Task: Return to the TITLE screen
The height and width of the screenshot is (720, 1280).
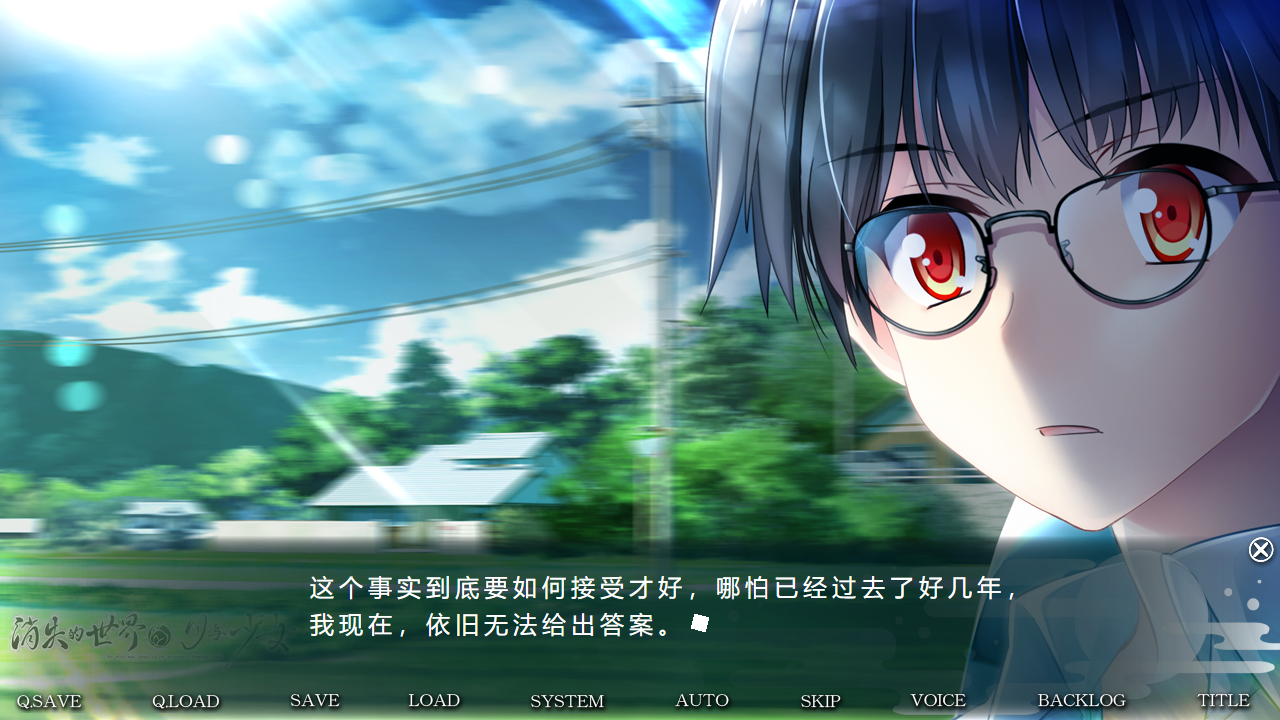Action: tap(1224, 701)
